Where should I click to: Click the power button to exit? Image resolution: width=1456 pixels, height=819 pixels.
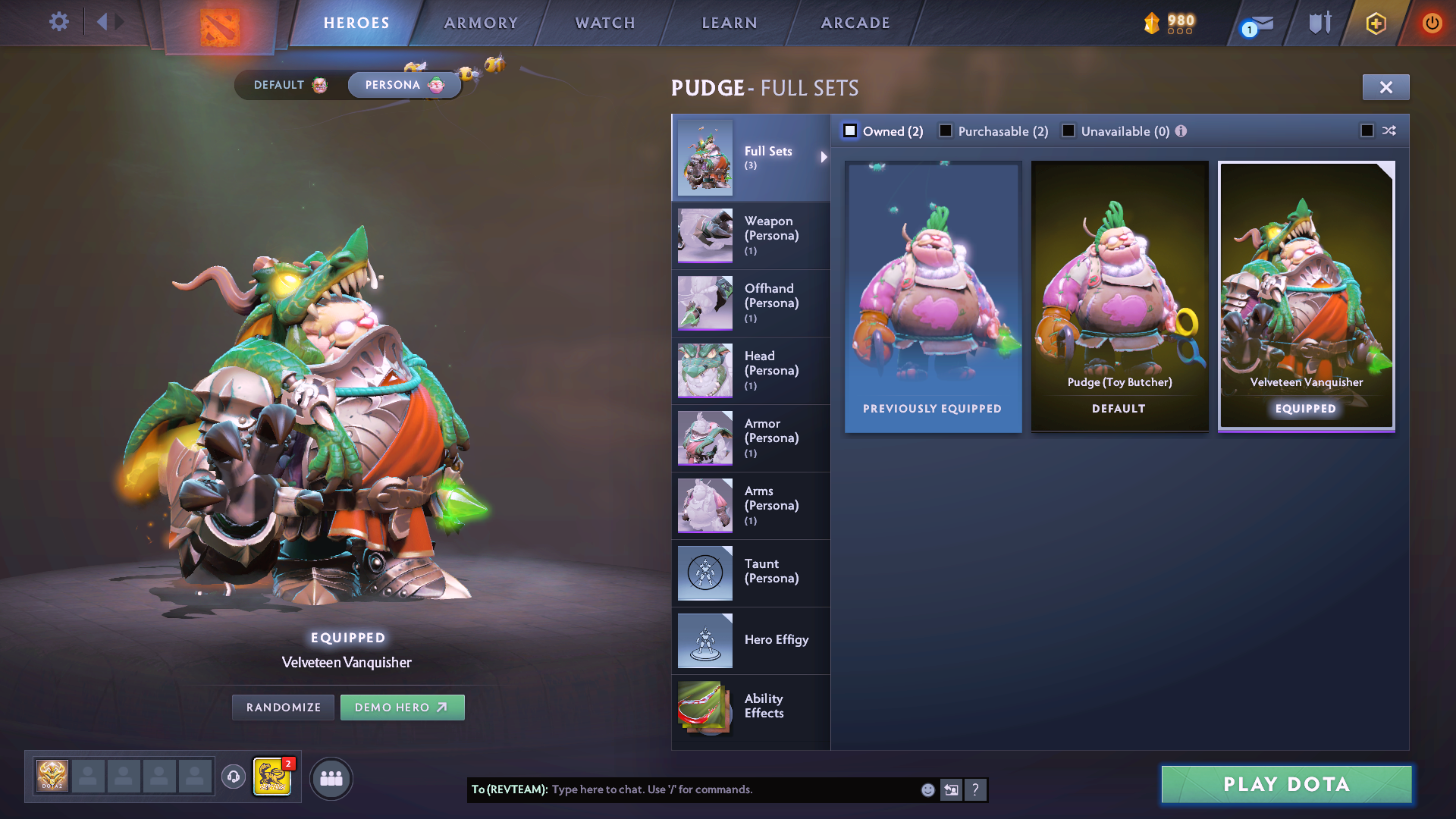coord(1432,22)
